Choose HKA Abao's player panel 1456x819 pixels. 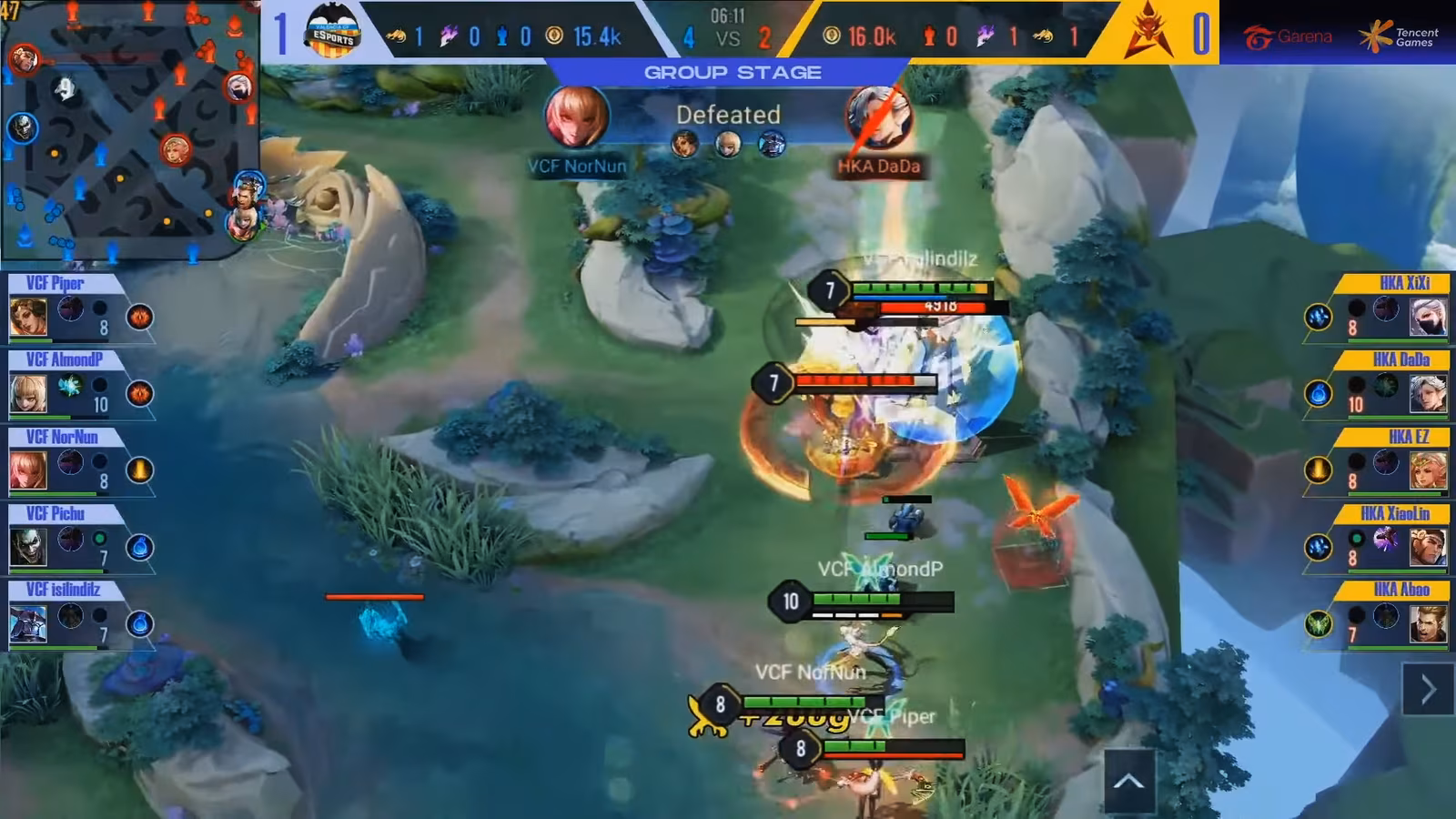[1376, 613]
